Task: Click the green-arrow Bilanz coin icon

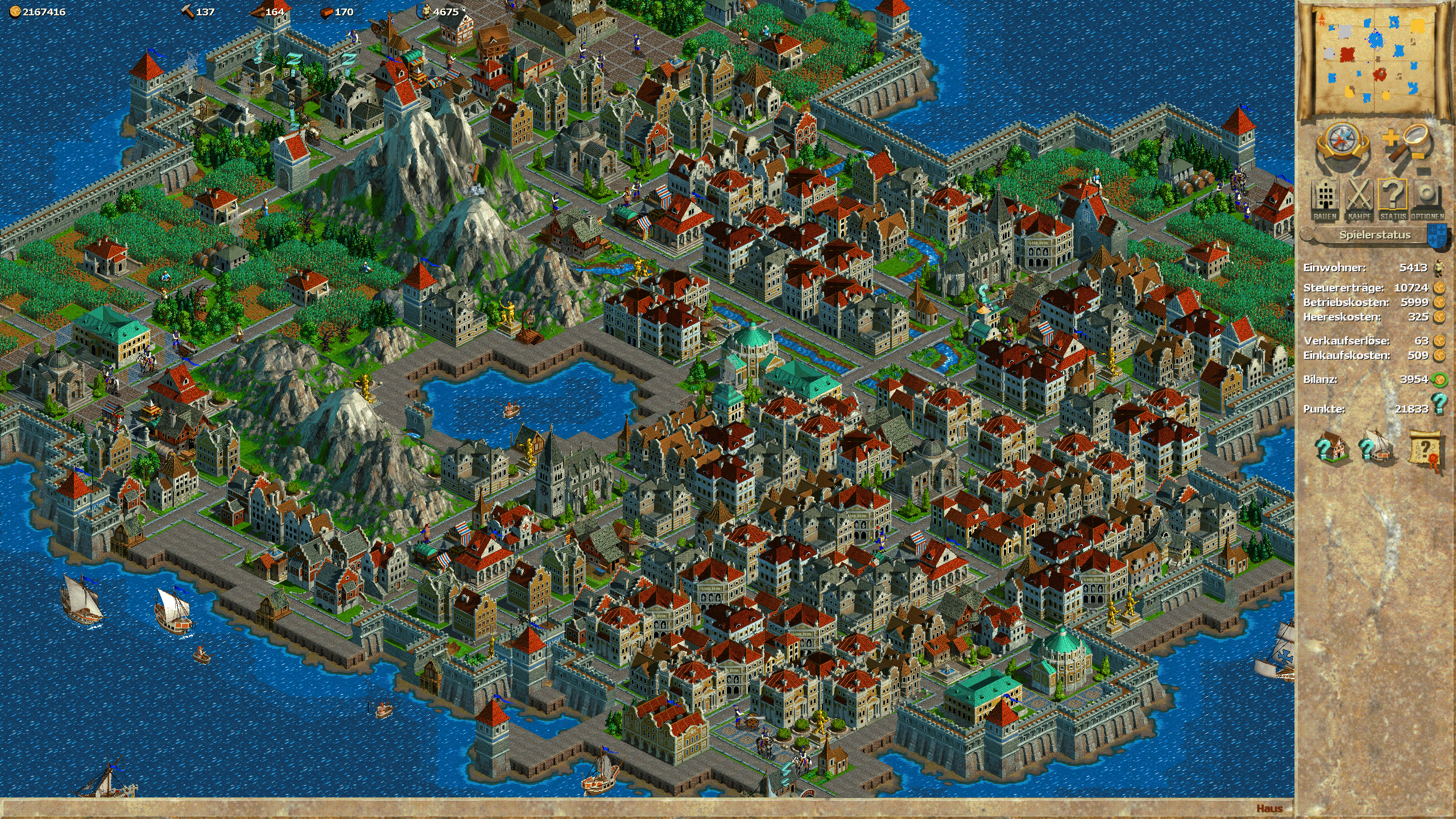Action: point(1440,379)
